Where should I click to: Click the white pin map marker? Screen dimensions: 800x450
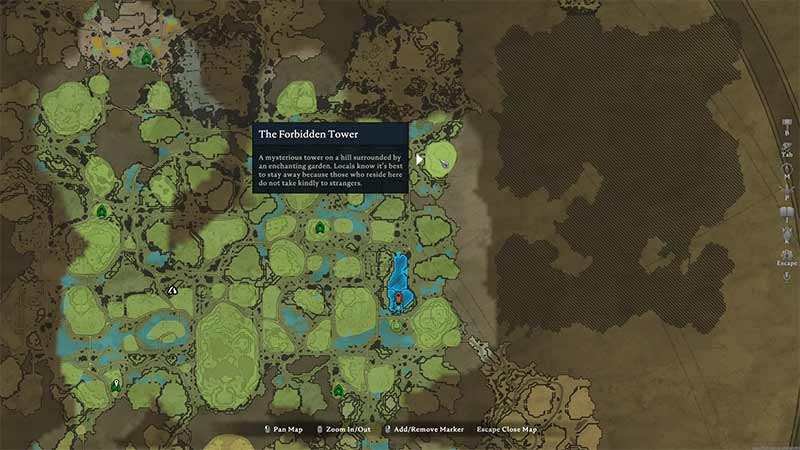(x=116, y=384)
